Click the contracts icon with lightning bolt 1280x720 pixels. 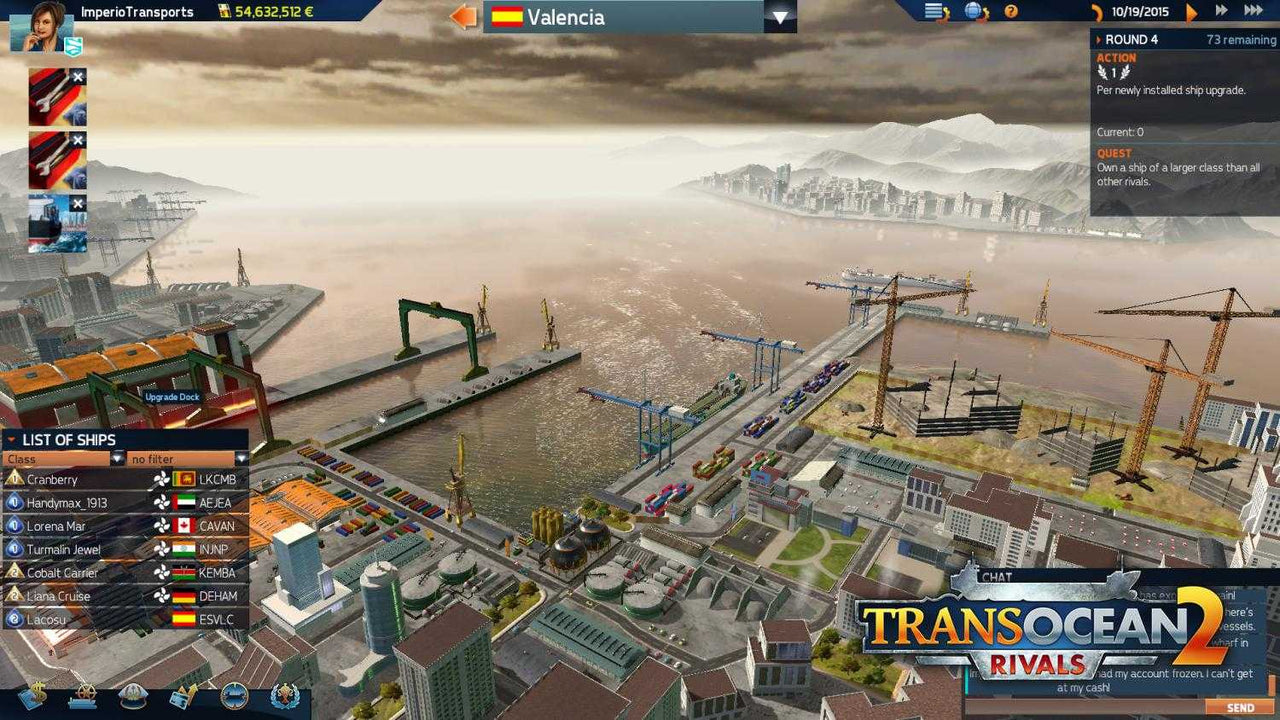[182, 695]
